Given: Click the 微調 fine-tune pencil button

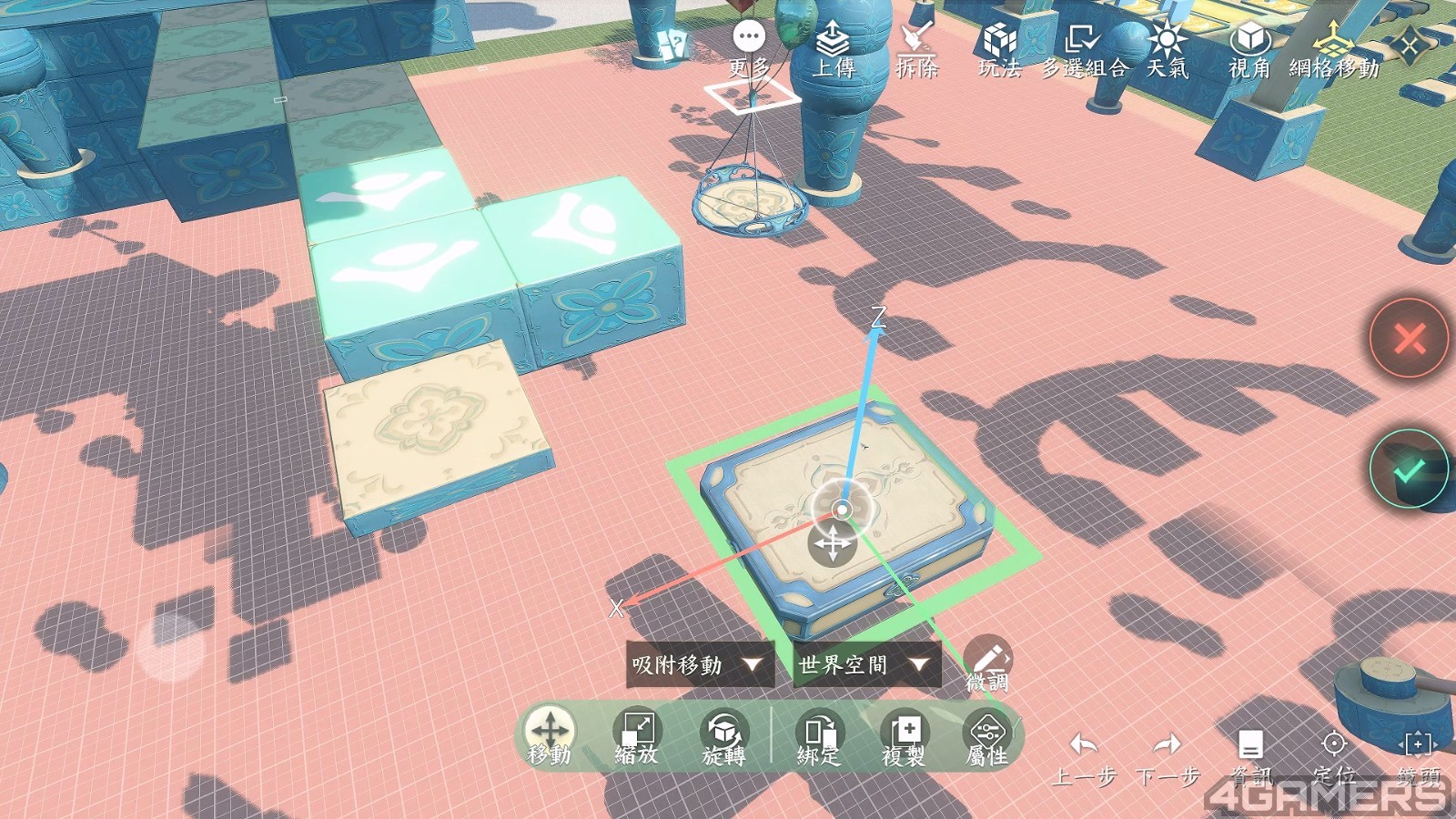Looking at the screenshot, I should [x=988, y=660].
